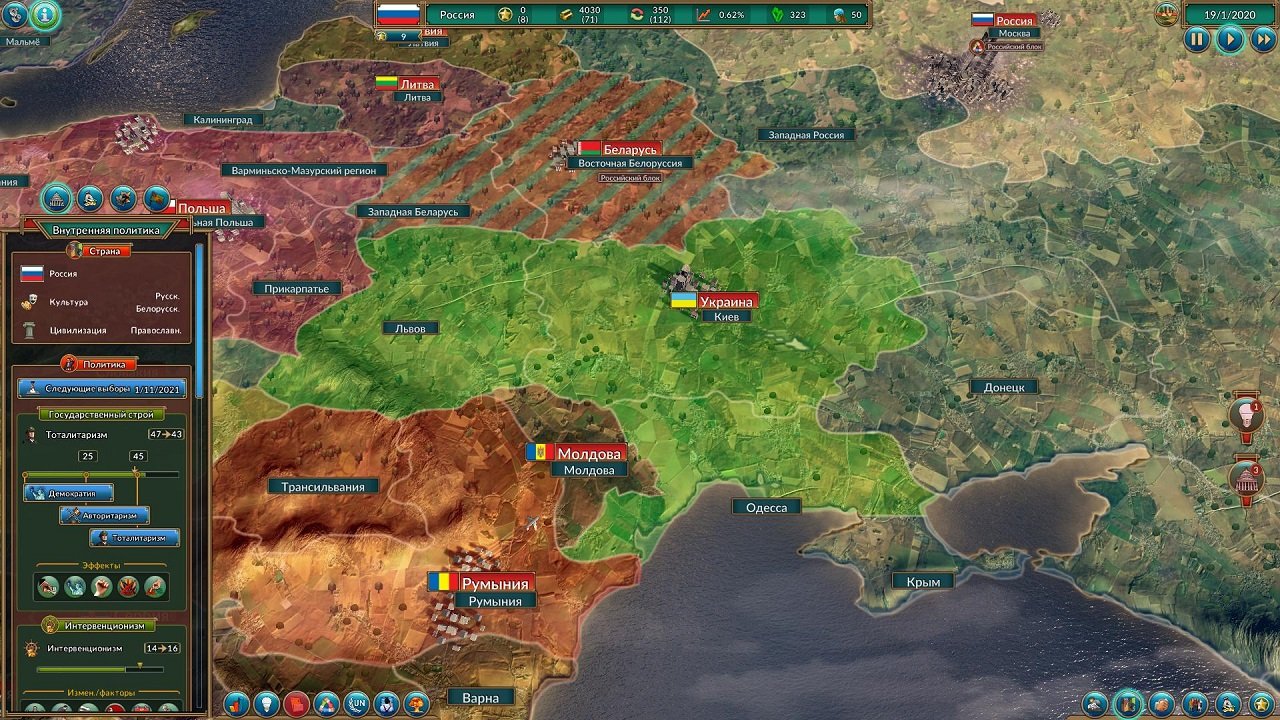Open the war panel nuclear explosion icon
Viewport: 1280px width, 720px height.
415,702
